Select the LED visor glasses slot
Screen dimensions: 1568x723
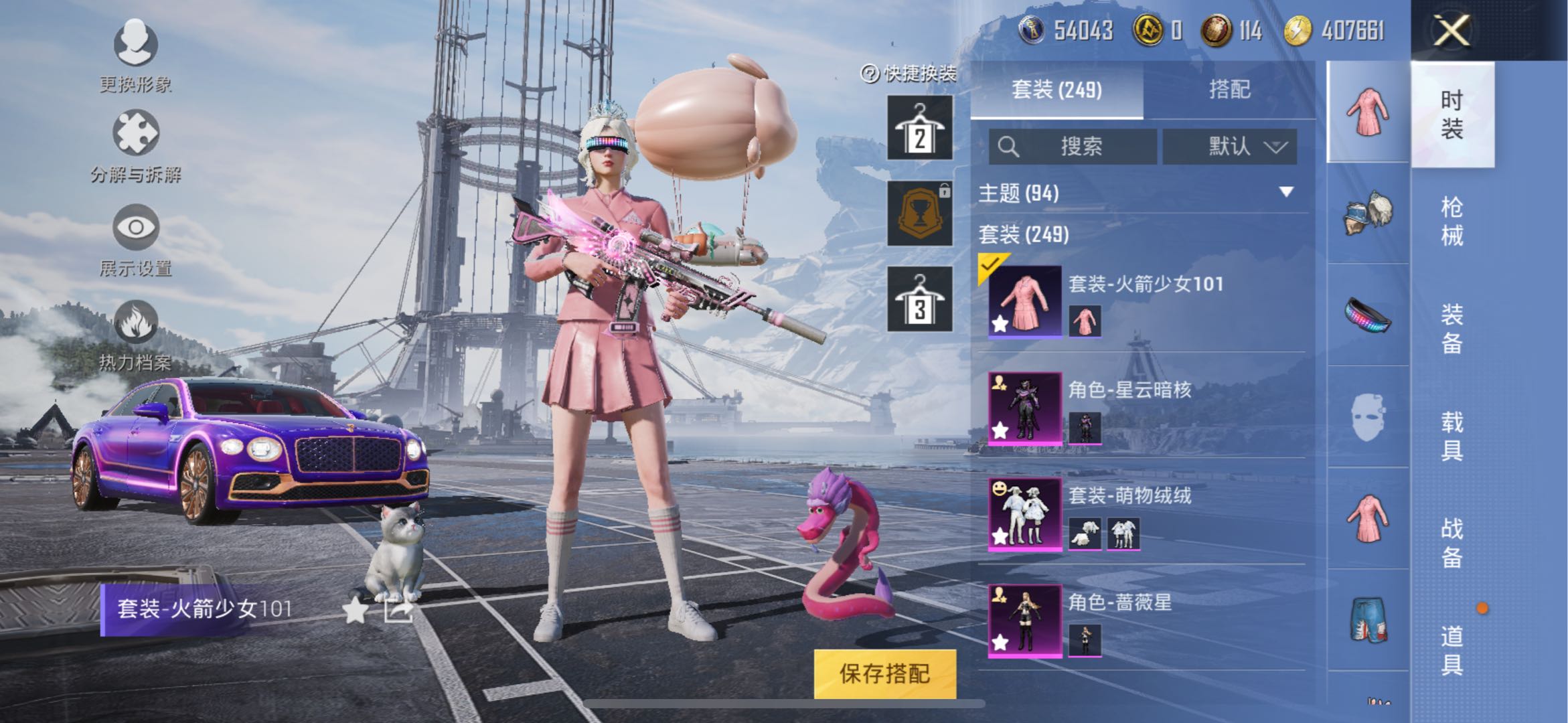tap(1368, 315)
